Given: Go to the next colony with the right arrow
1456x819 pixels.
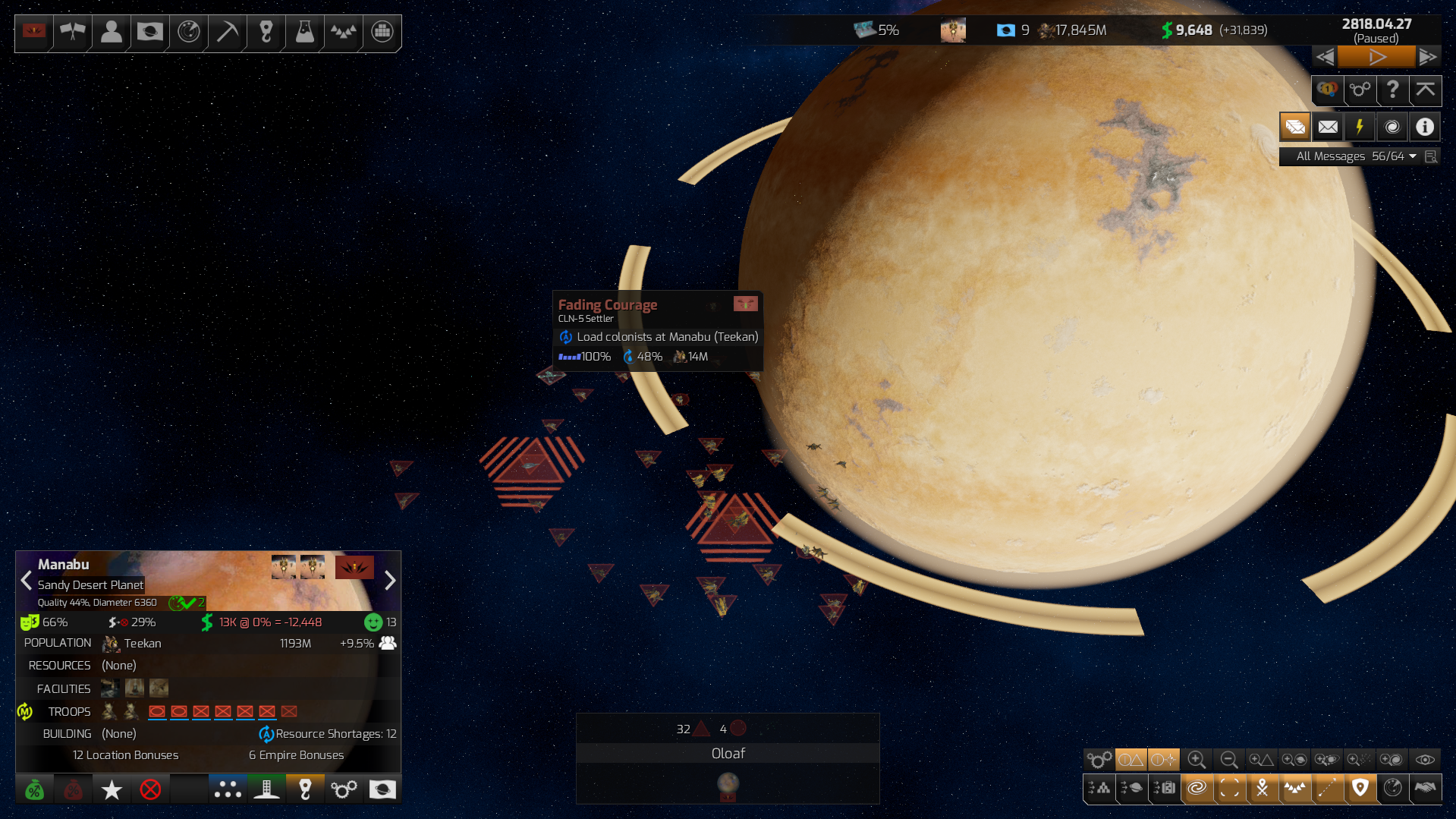Looking at the screenshot, I should 390,581.
